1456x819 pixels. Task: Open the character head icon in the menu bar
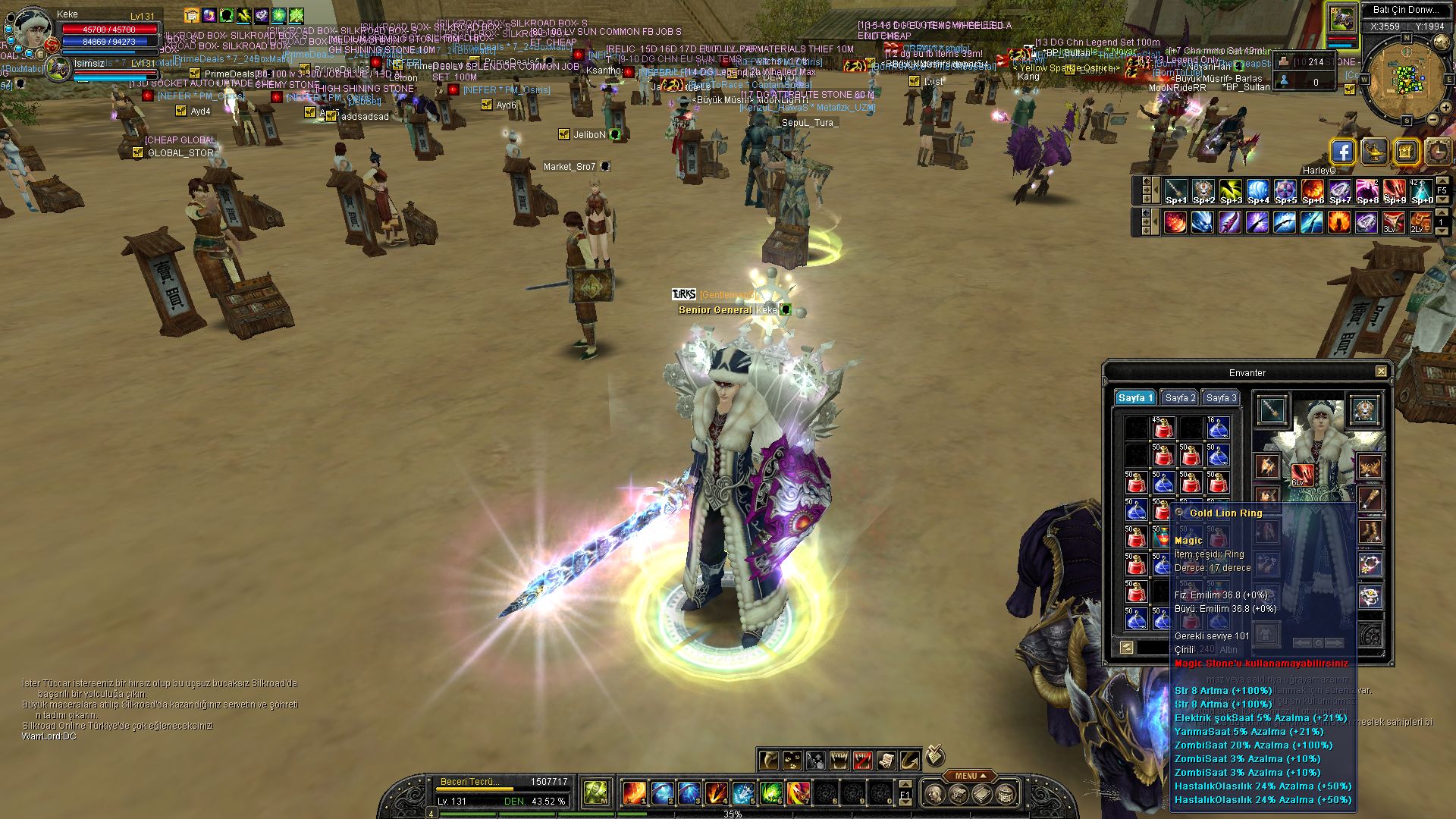tap(935, 794)
